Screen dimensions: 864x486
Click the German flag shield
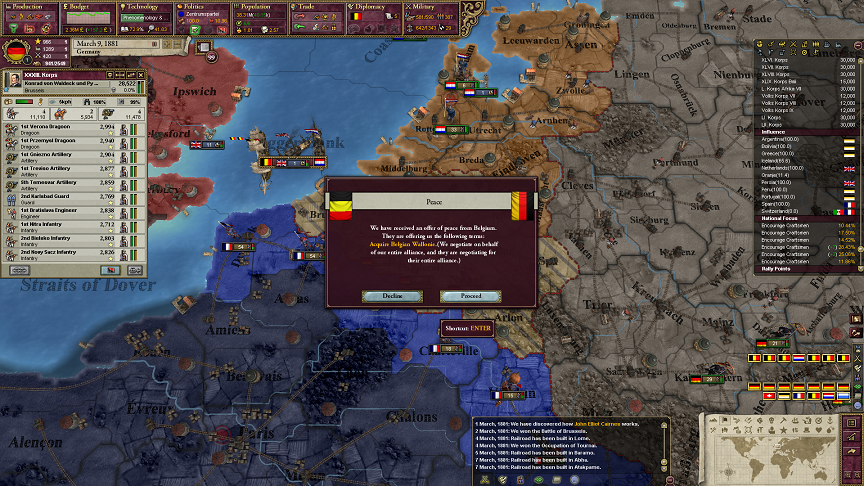tap(15, 49)
